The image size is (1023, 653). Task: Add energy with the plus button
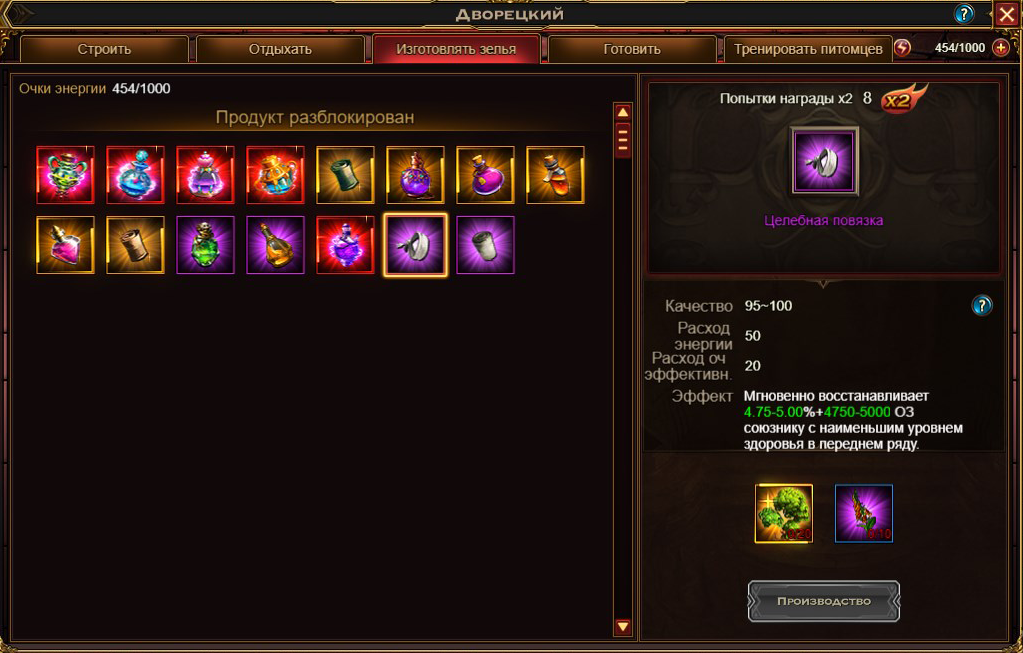[x=1001, y=48]
